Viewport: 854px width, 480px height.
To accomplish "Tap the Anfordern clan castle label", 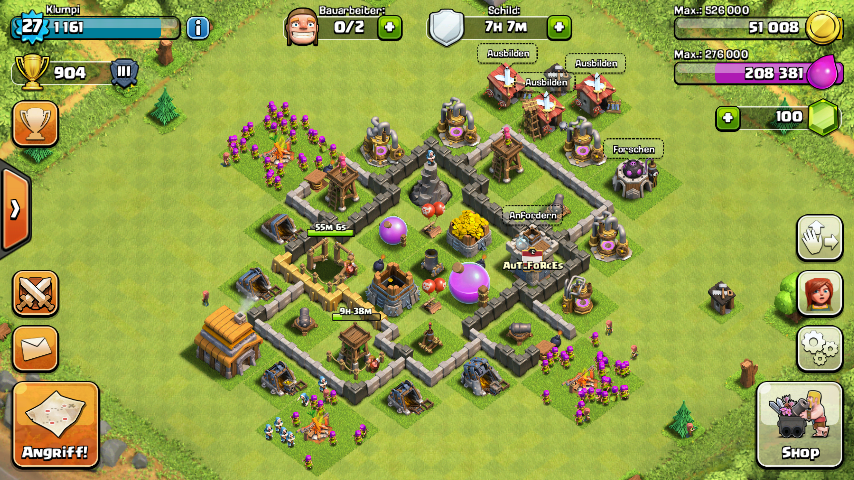I will [x=531, y=214].
